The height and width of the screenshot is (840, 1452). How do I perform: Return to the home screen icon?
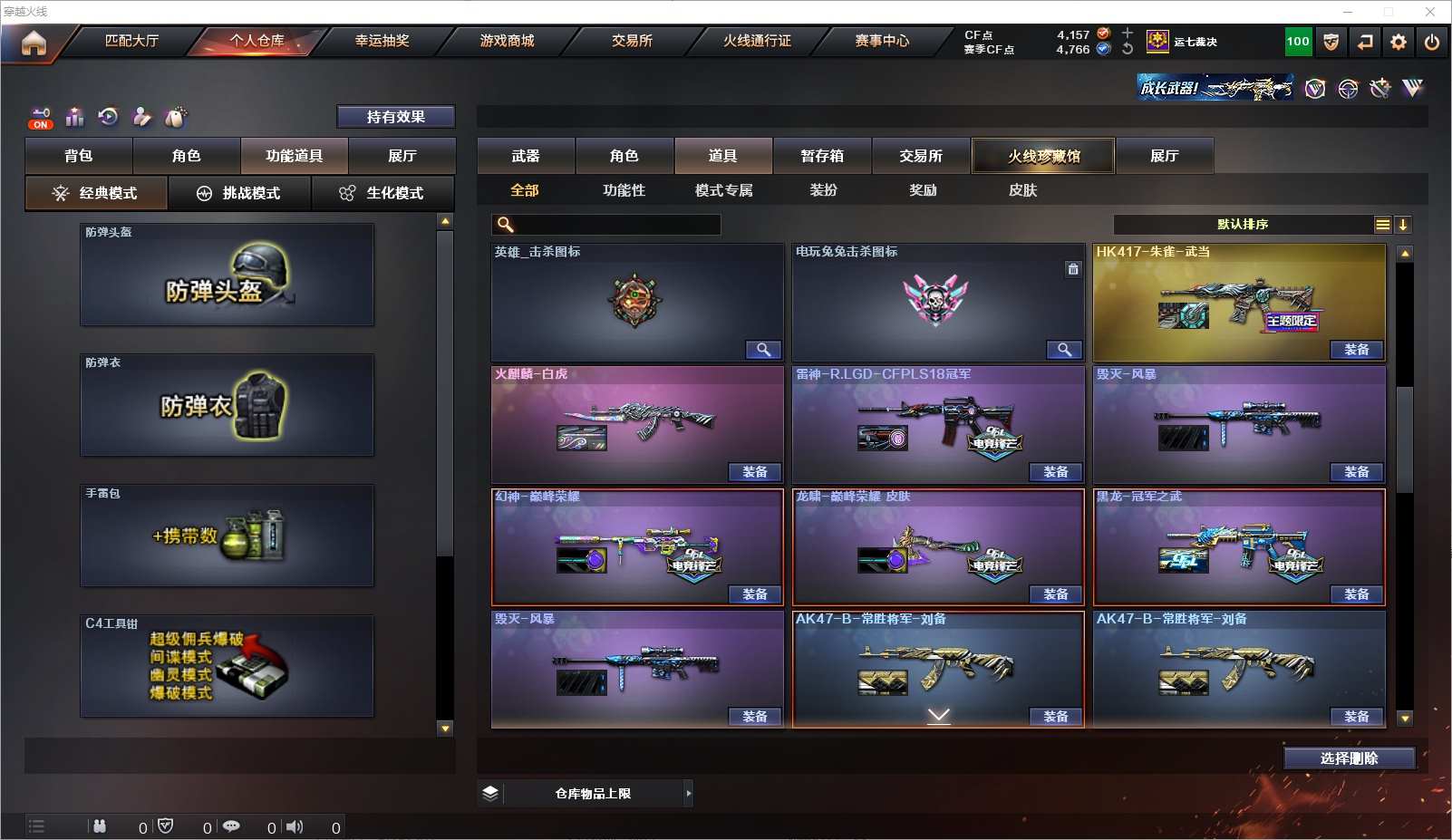coord(34,43)
